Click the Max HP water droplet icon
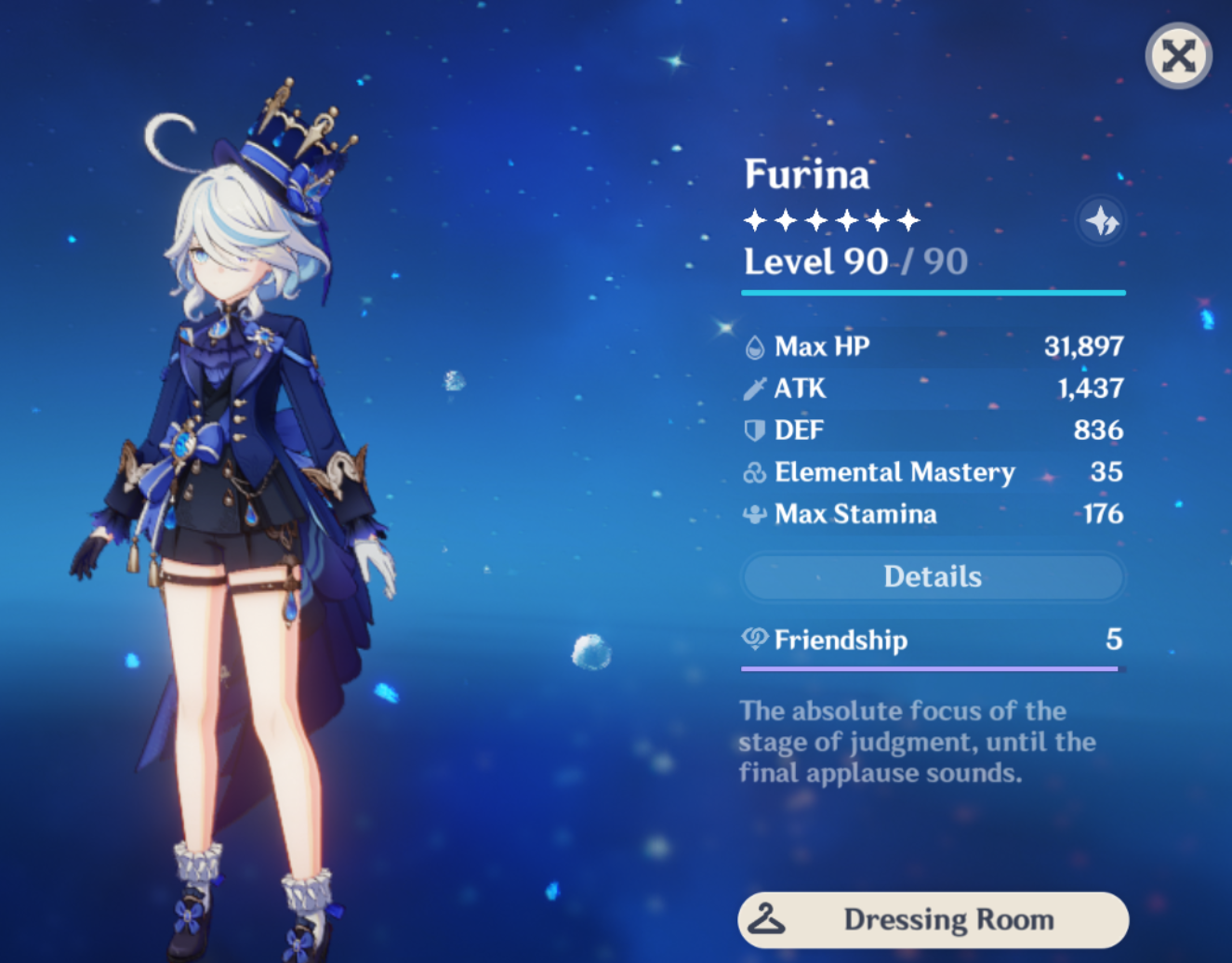Viewport: 1232px width, 963px height. click(x=755, y=346)
